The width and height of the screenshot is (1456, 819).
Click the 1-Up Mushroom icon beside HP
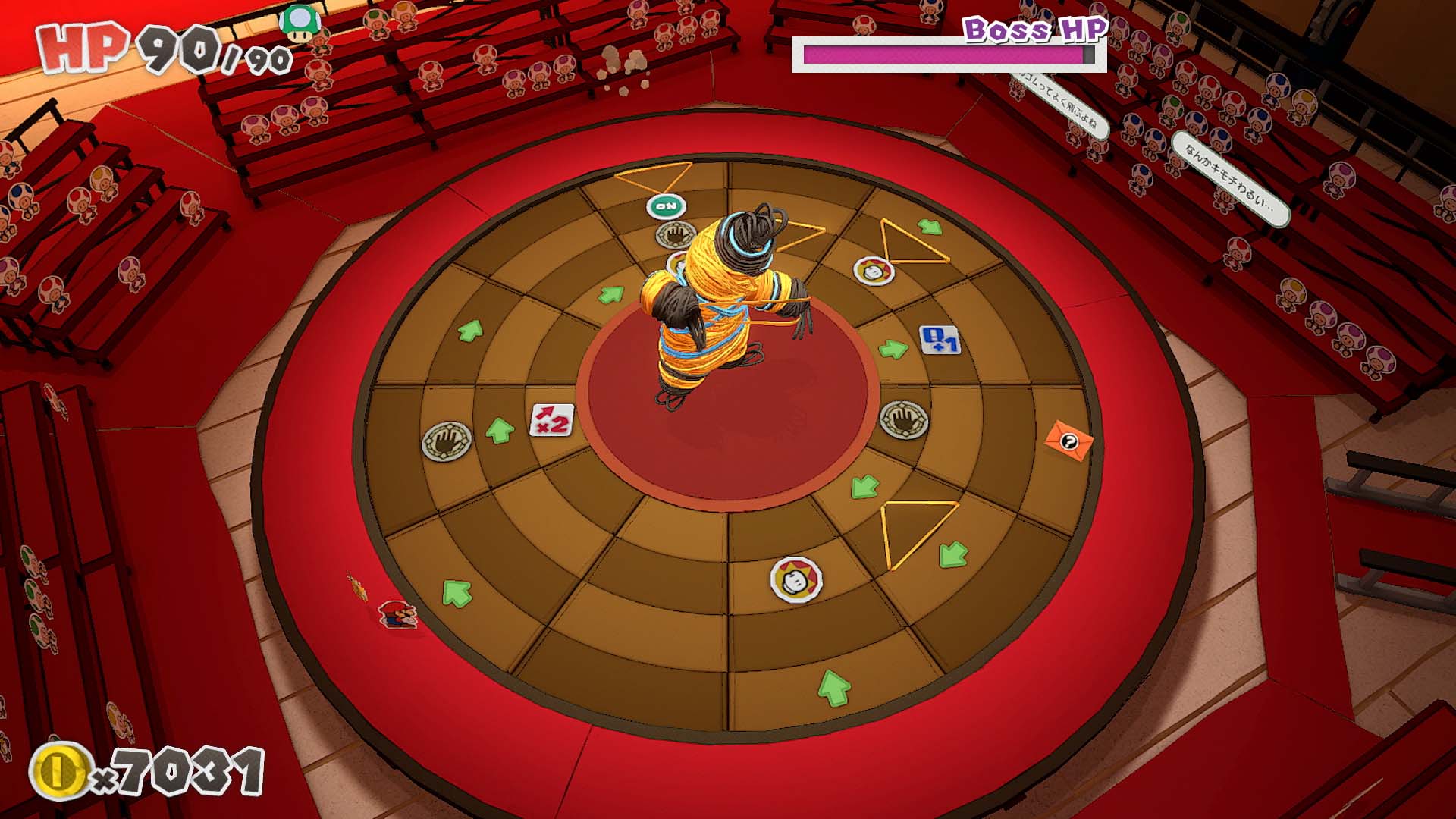[x=298, y=23]
